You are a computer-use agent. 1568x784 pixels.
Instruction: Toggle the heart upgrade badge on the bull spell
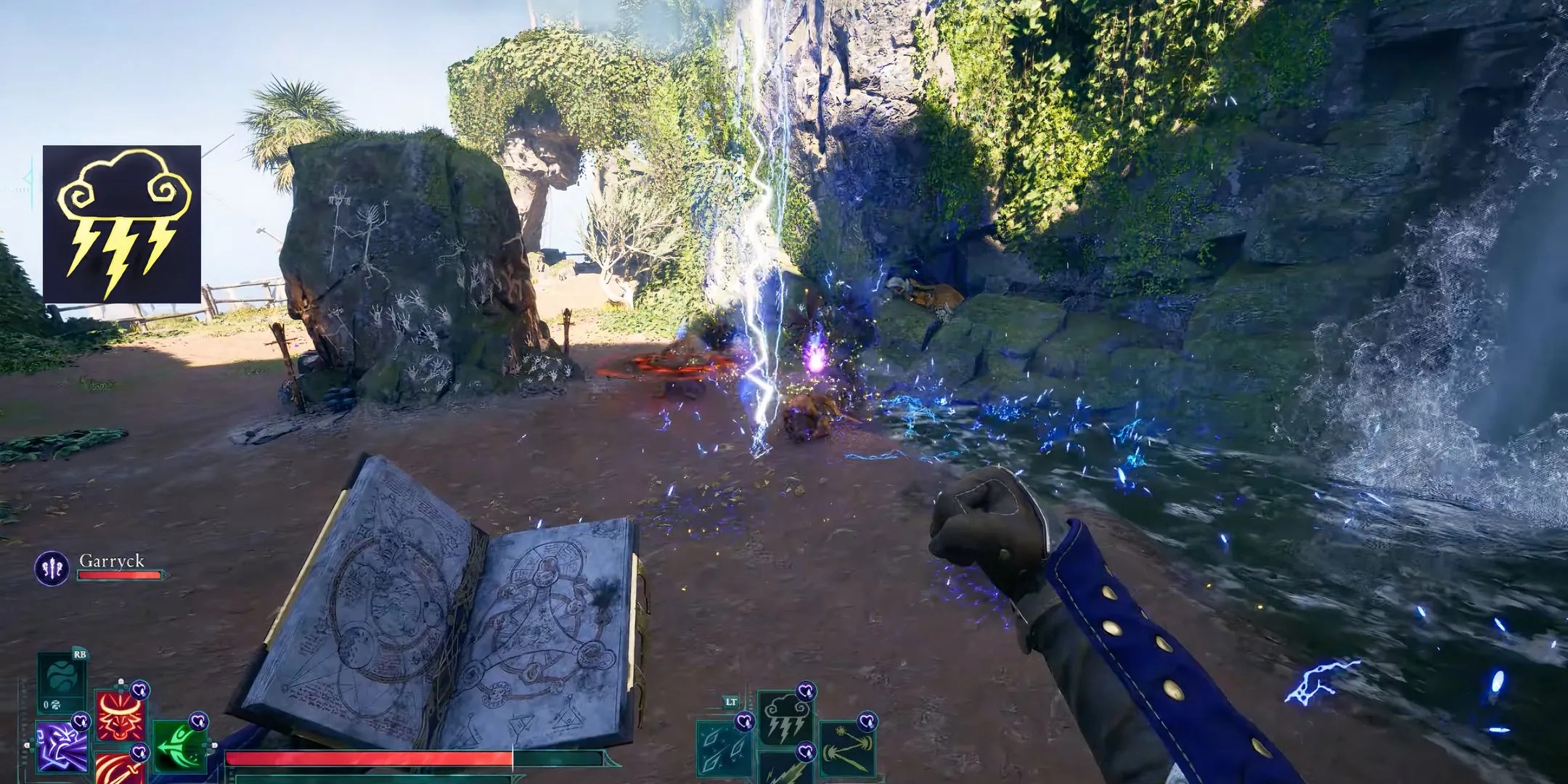(139, 691)
